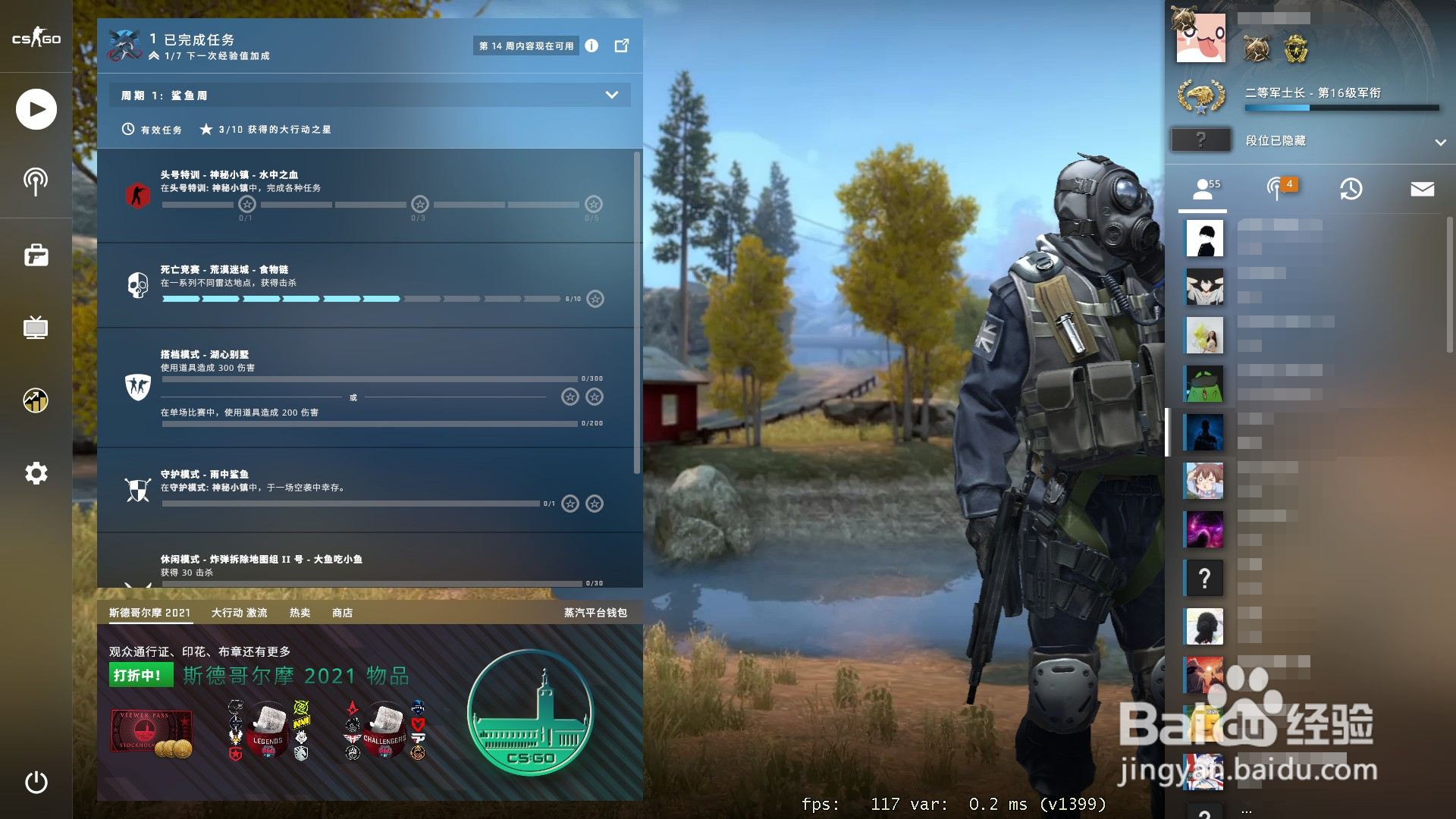Select the Play button in the sidebar
This screenshot has width=1456, height=819.
pyautogui.click(x=36, y=109)
